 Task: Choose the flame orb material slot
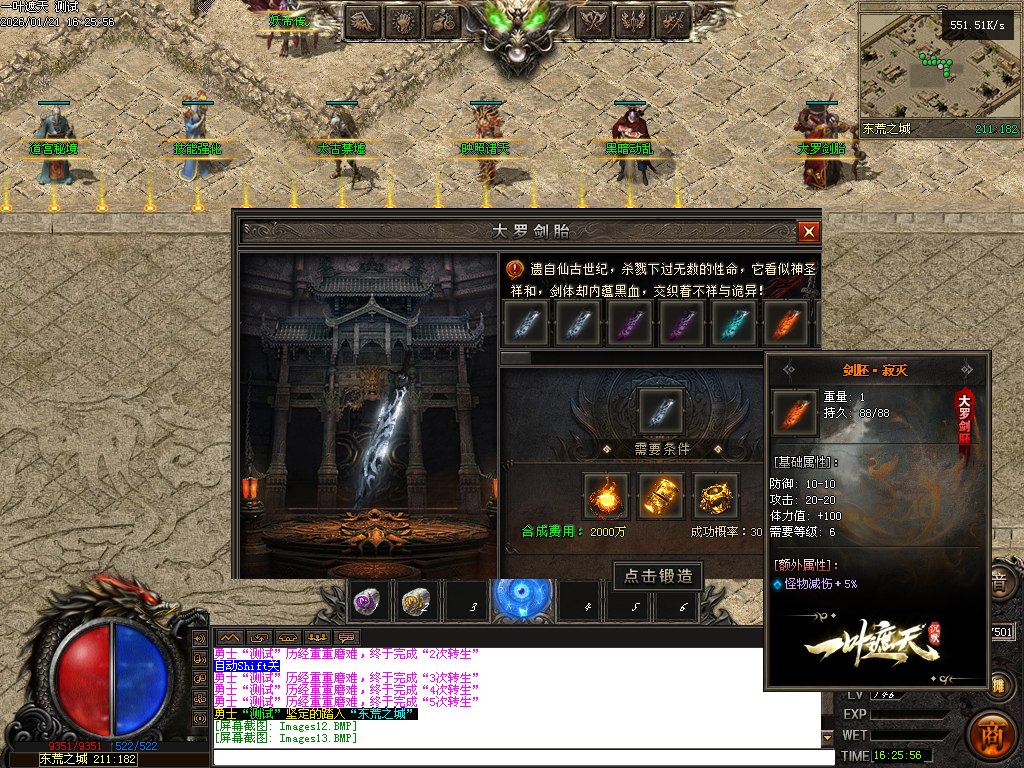point(606,495)
